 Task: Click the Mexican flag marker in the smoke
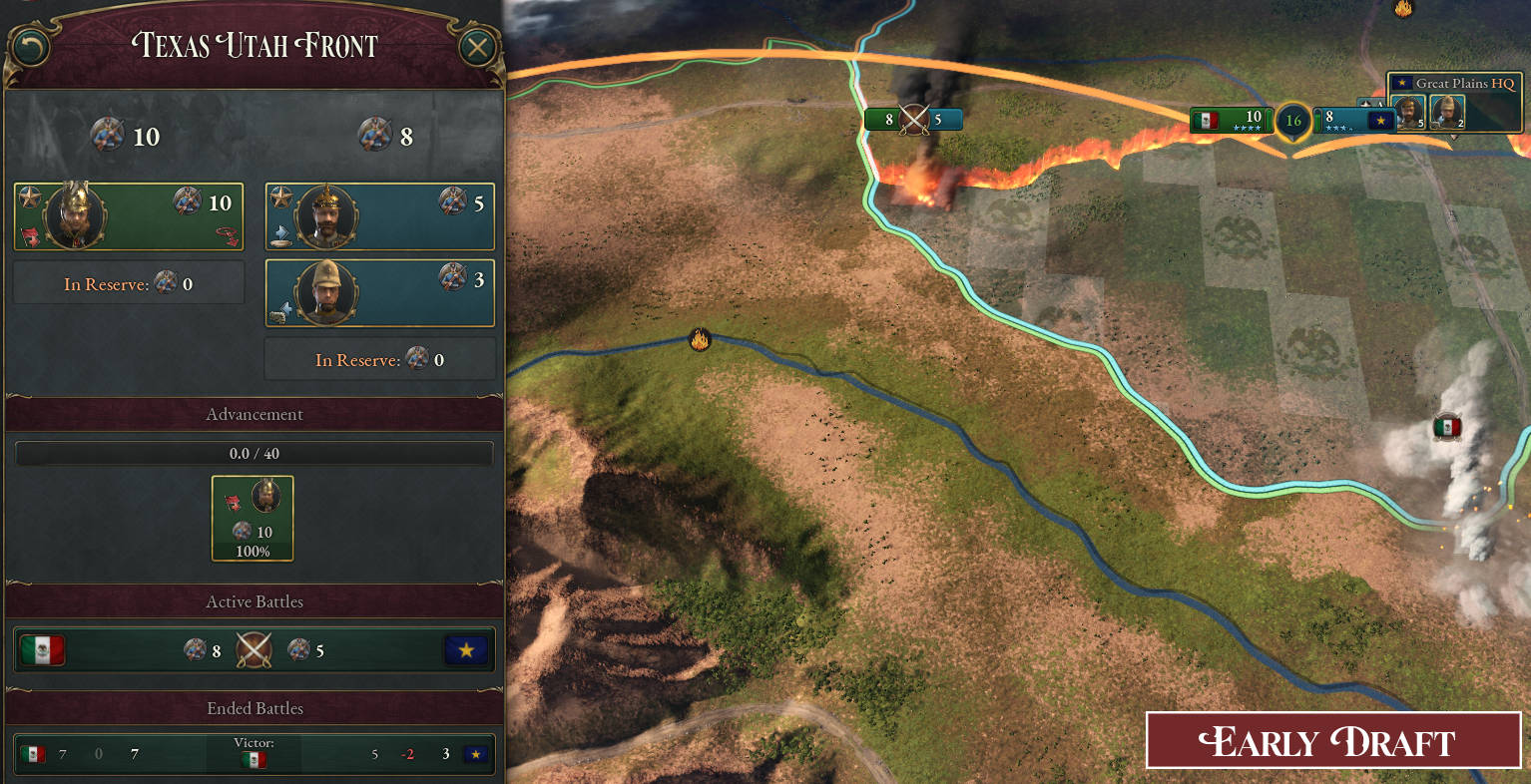pyautogui.click(x=1446, y=428)
